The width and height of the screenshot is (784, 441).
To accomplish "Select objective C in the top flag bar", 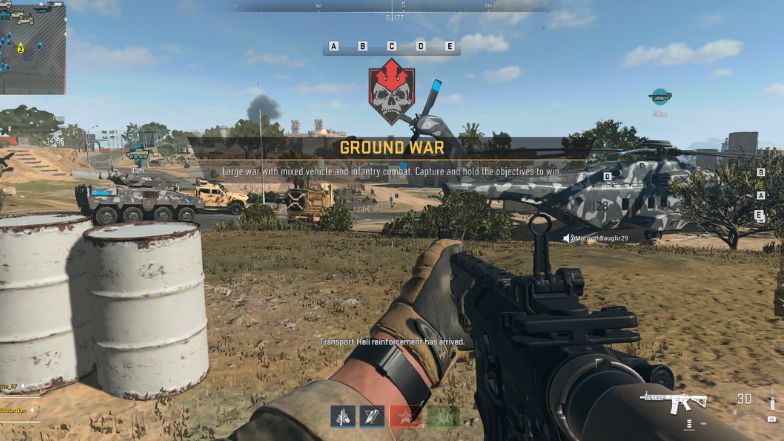I will click(x=391, y=46).
